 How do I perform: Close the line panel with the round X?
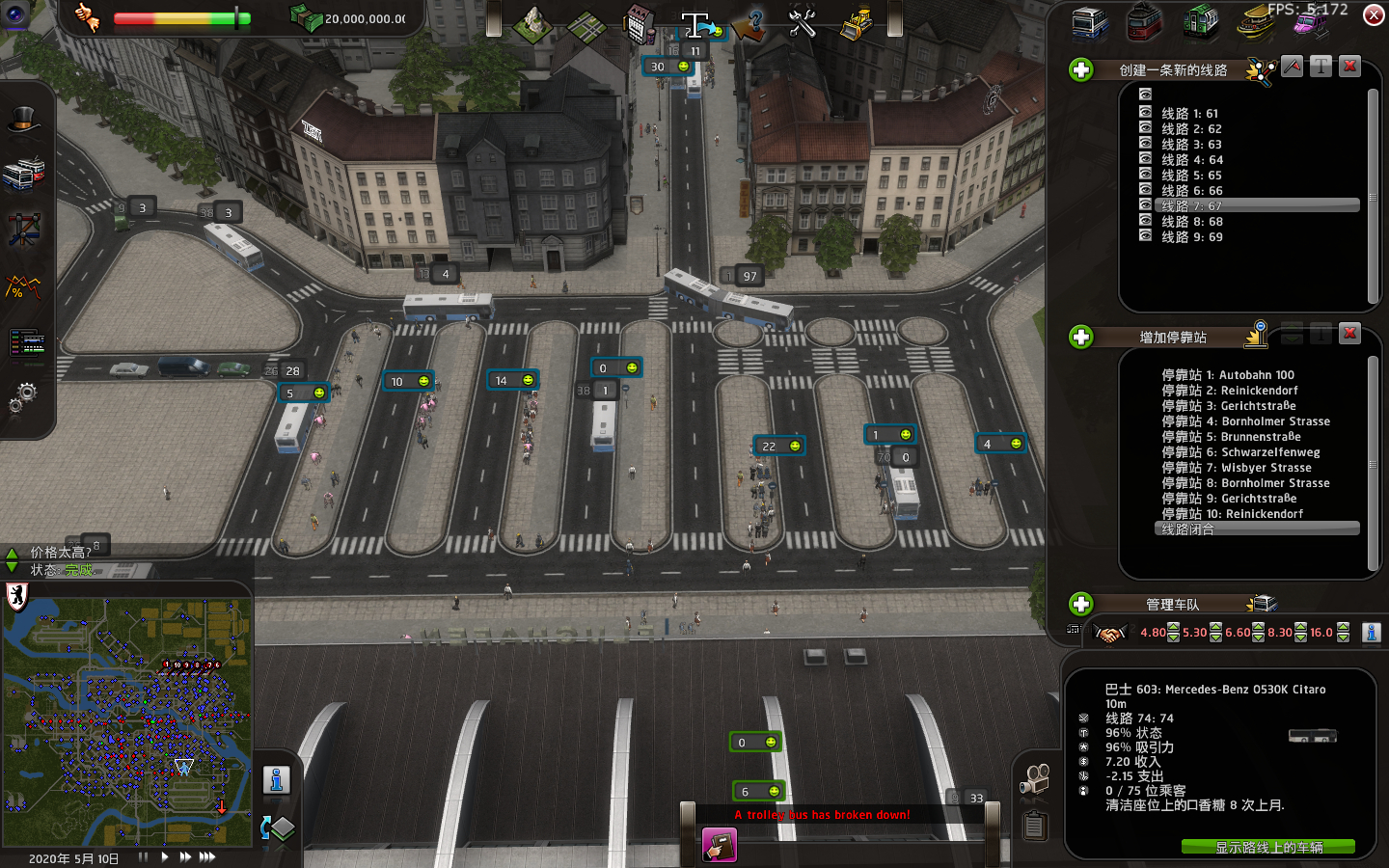point(1374,14)
